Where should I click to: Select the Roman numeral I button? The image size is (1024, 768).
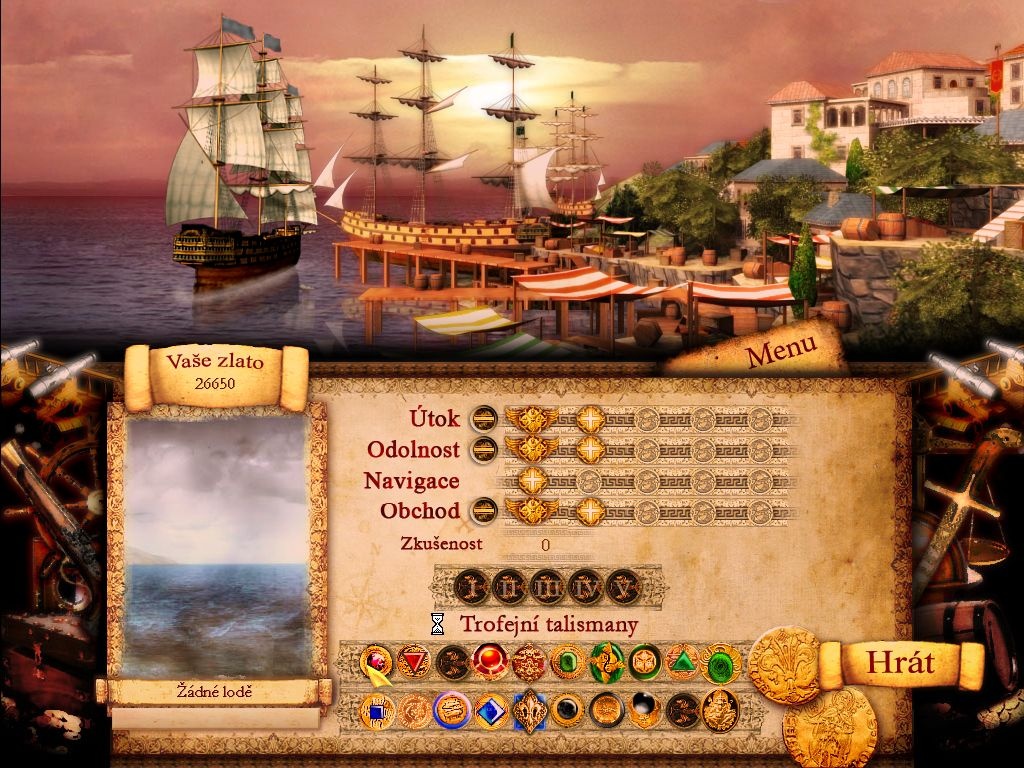point(472,585)
